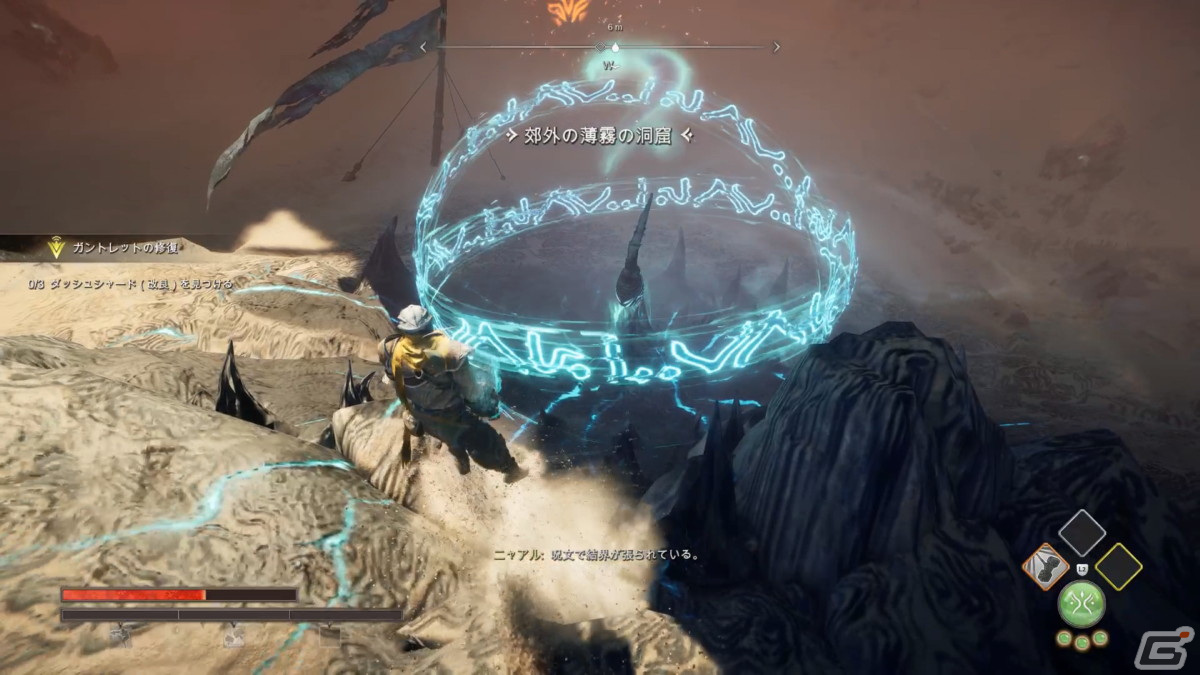Screen dimensions: 1200x675
Task: Activate the round green healing ability
Action: [1082, 603]
